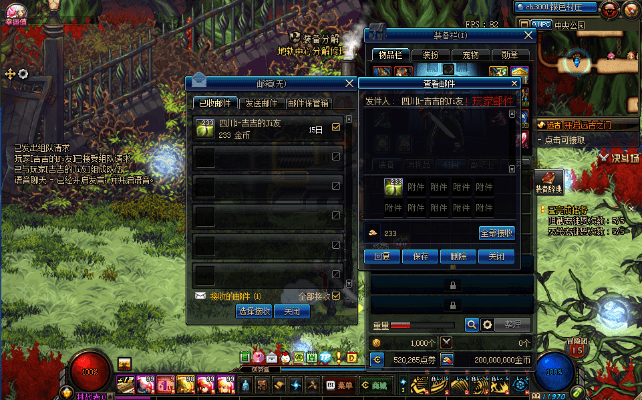Open the 菜单 menu button on the bottom bar
Image resolution: width=642 pixels, height=400 pixels.
tap(341, 384)
